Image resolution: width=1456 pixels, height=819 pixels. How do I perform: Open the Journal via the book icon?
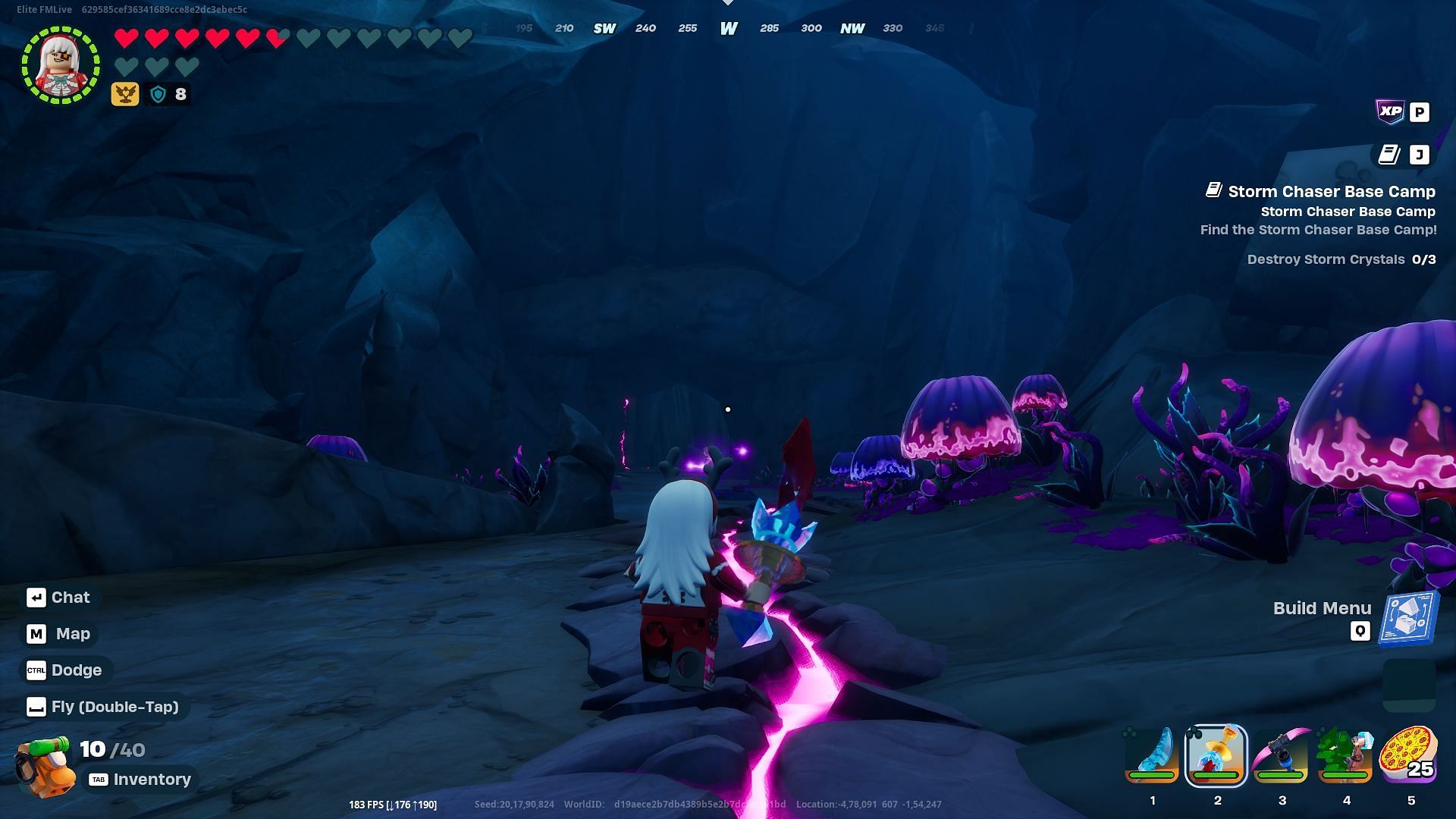tap(1390, 155)
